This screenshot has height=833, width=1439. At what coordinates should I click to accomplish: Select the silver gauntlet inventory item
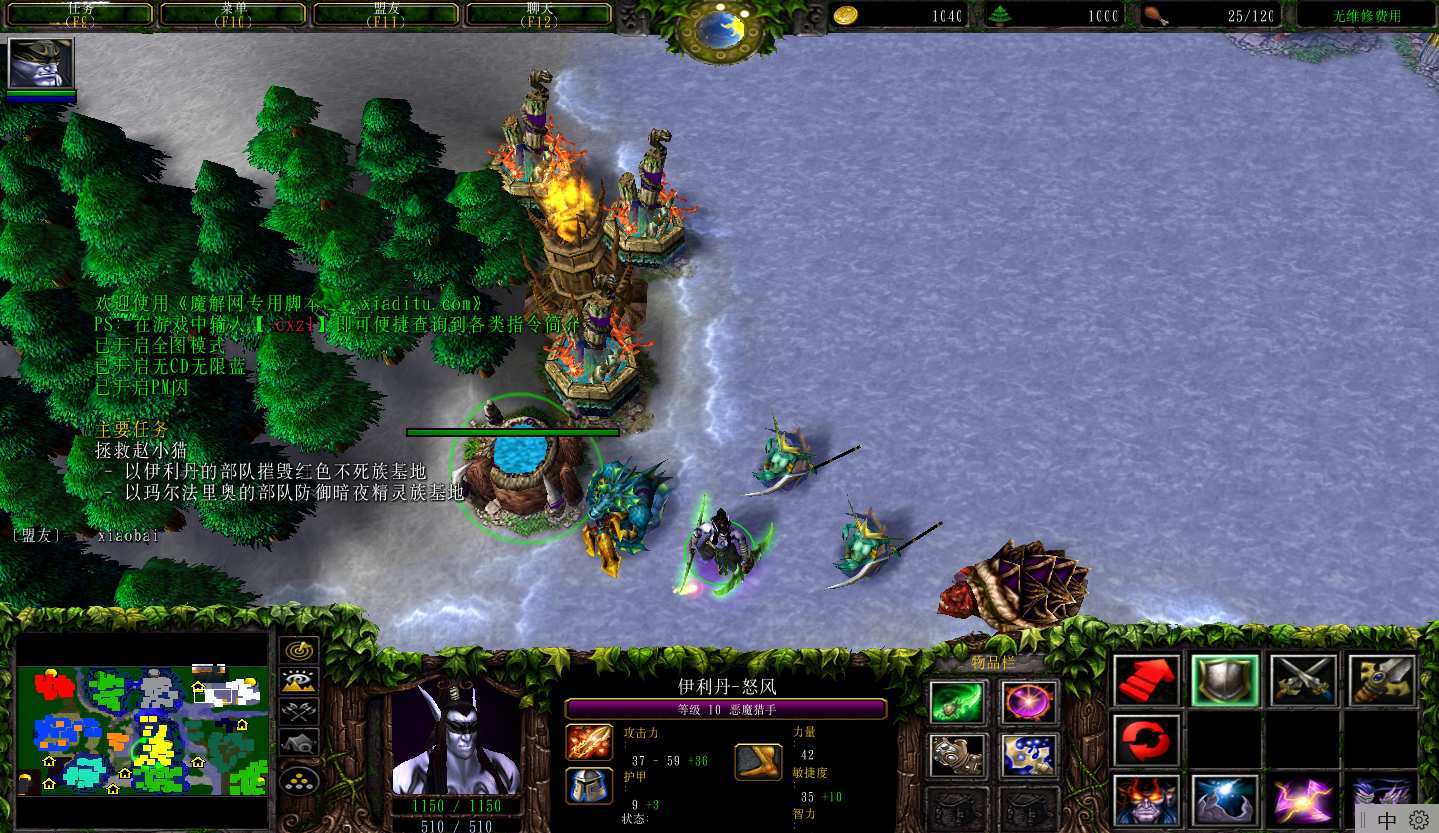[958, 755]
